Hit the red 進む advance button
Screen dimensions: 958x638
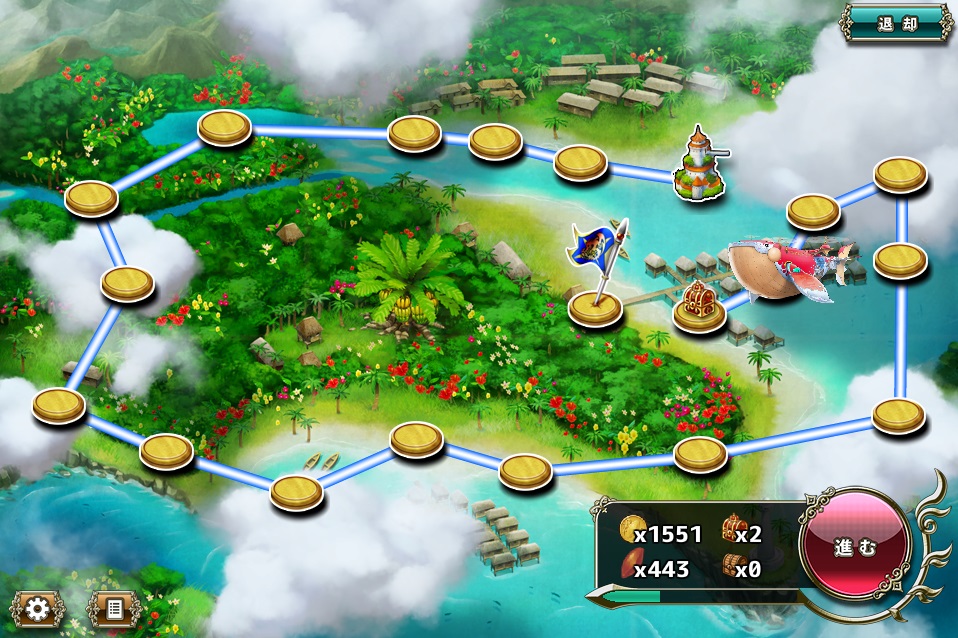(855, 547)
